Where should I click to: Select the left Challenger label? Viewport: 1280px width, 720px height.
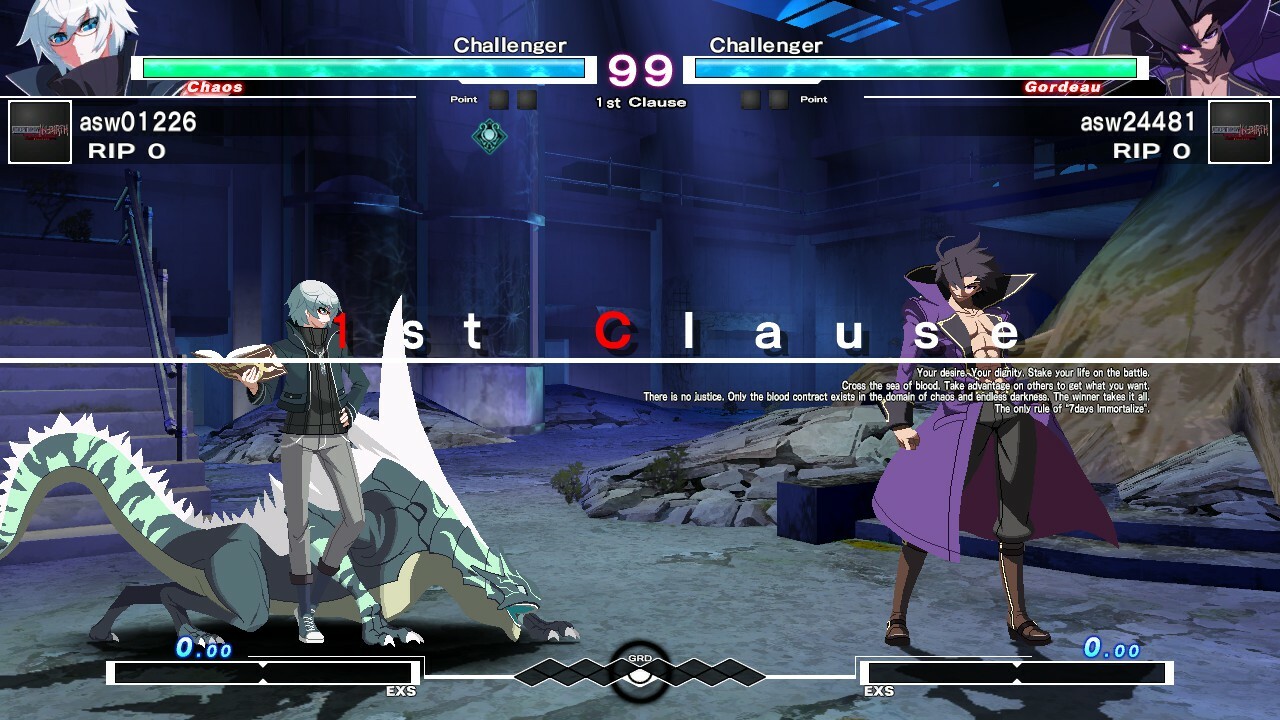point(510,45)
